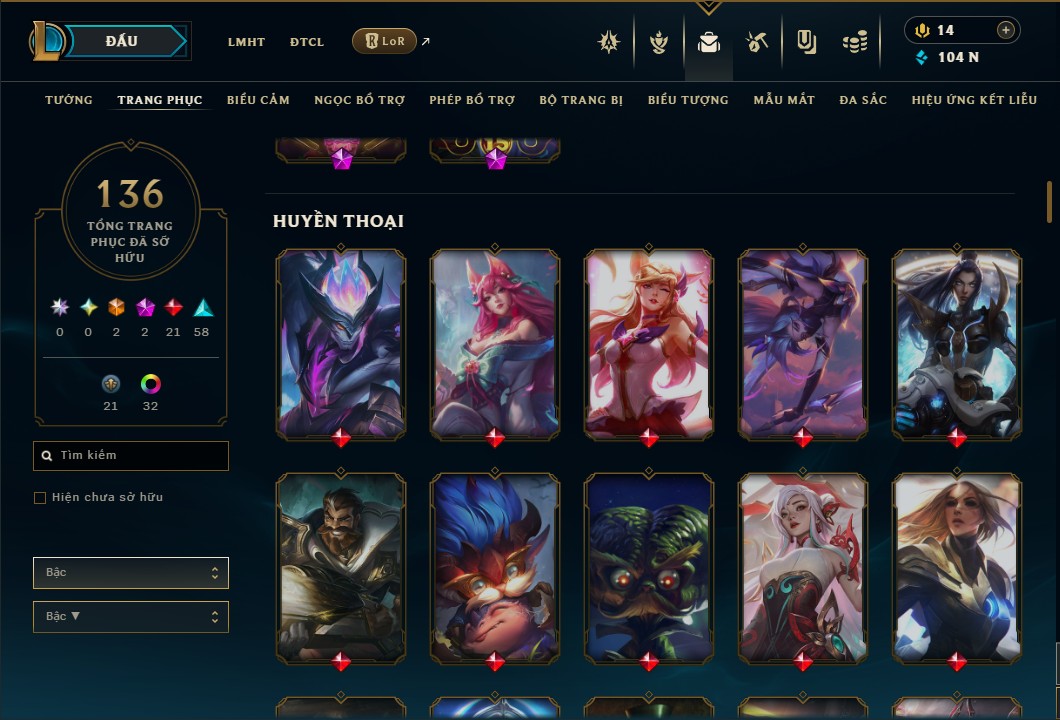
Task: Open the loot hammer icon
Action: 757,42
